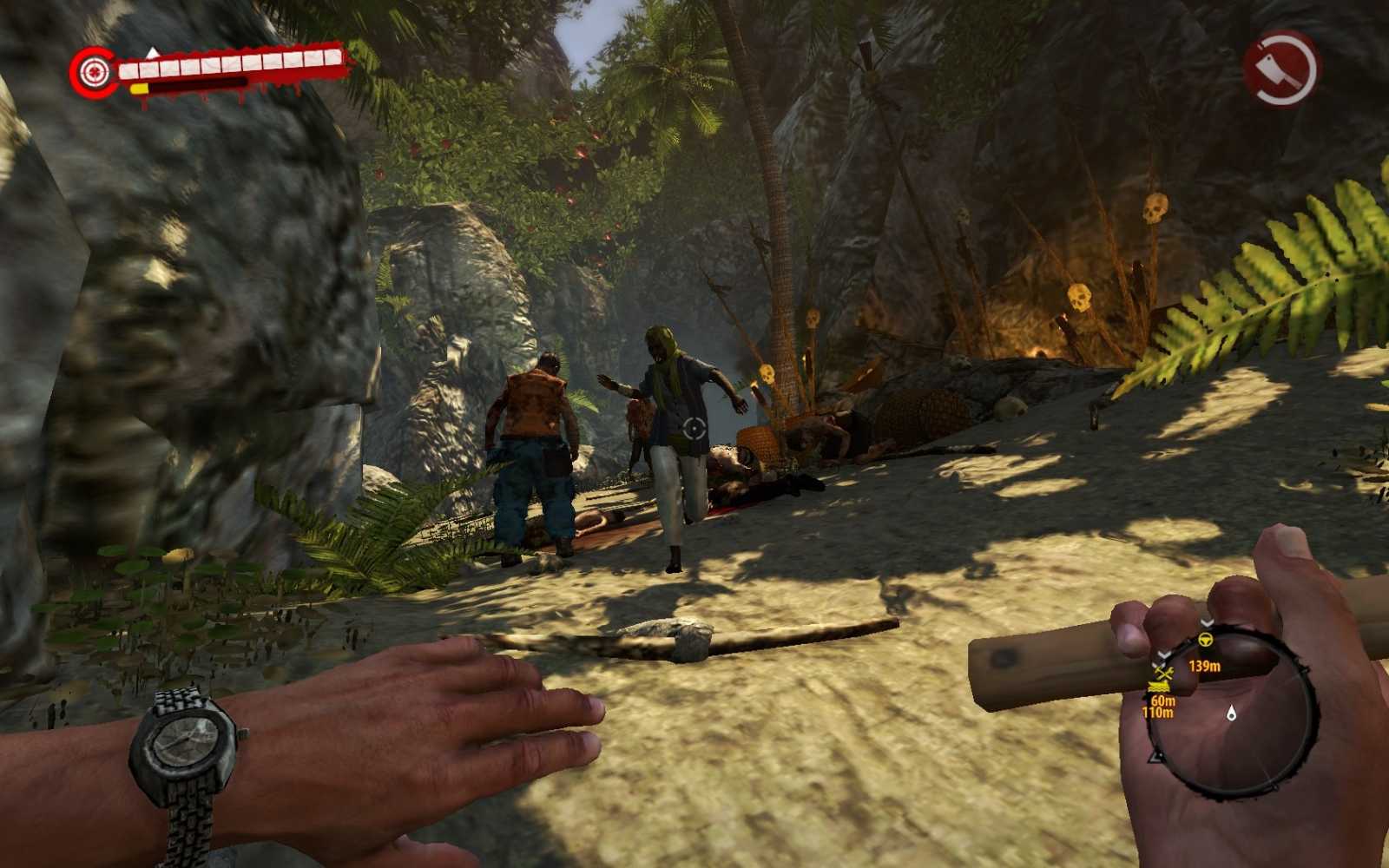Select the steering wheel marker on minimap
The width and height of the screenshot is (1389, 868).
[1206, 640]
